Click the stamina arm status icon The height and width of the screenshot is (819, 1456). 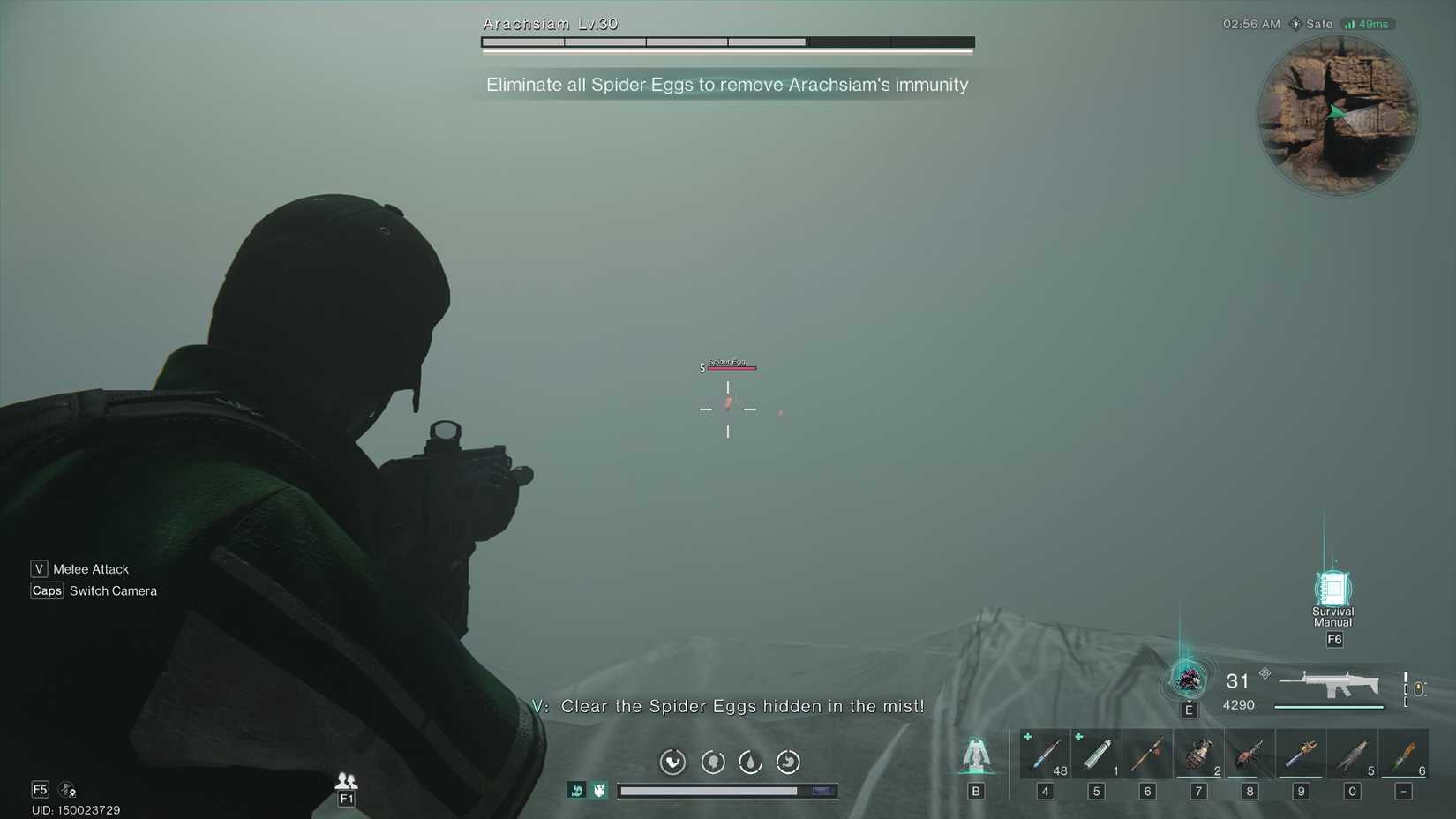click(673, 763)
